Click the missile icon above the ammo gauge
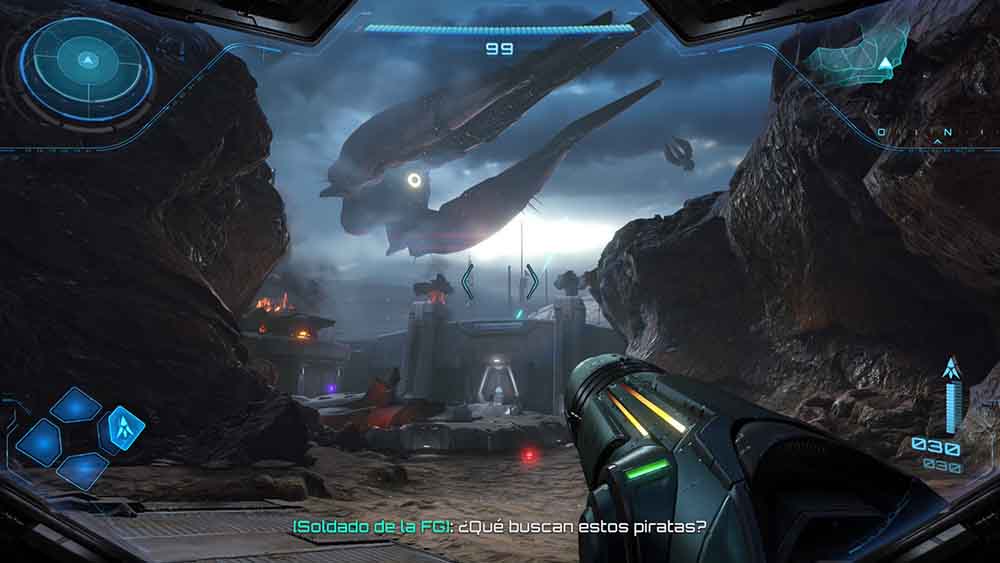The height and width of the screenshot is (563, 1000). (x=951, y=369)
